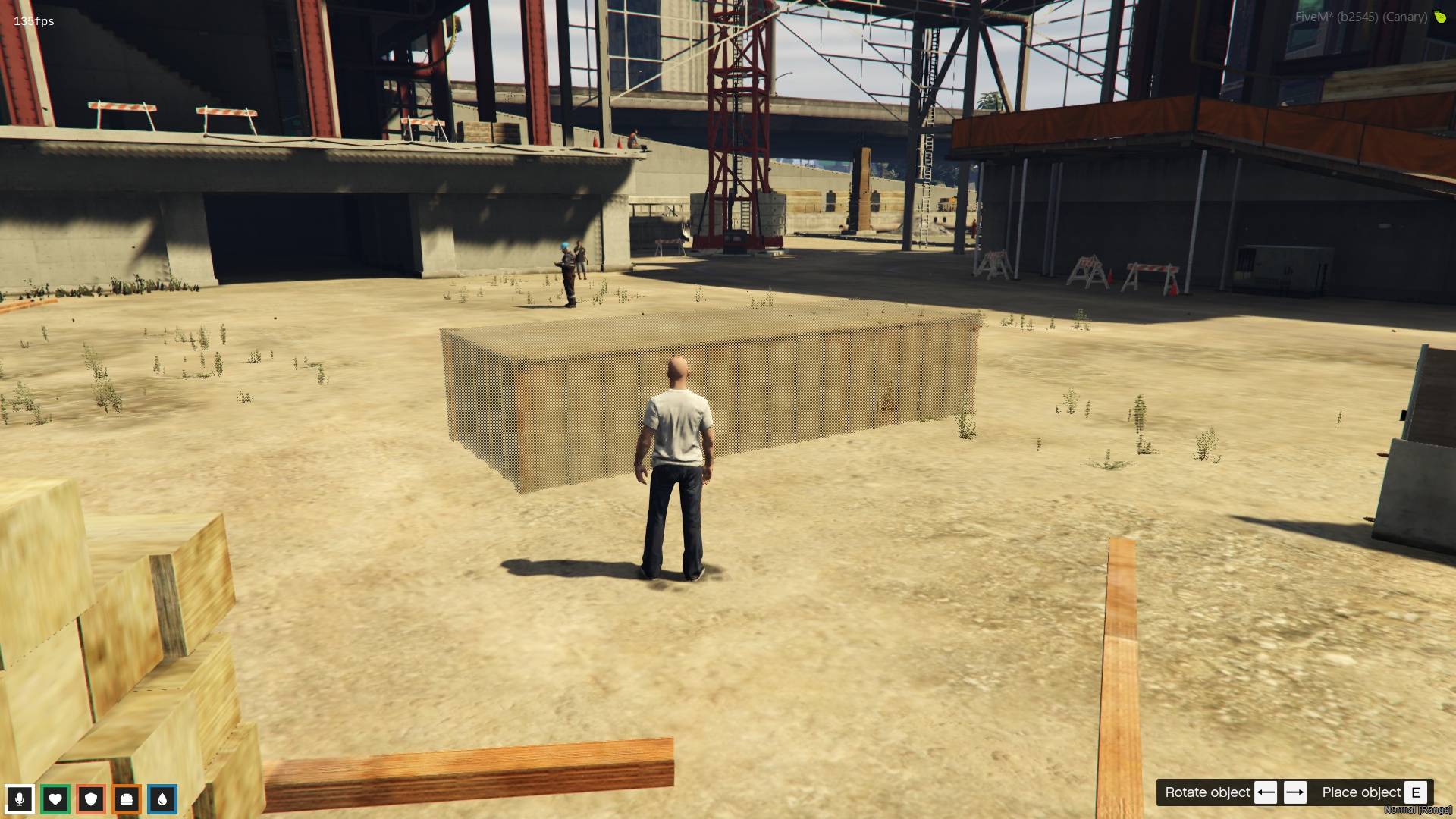Select the heart health icon
Screen dimensions: 1456x819
[x=55, y=799]
